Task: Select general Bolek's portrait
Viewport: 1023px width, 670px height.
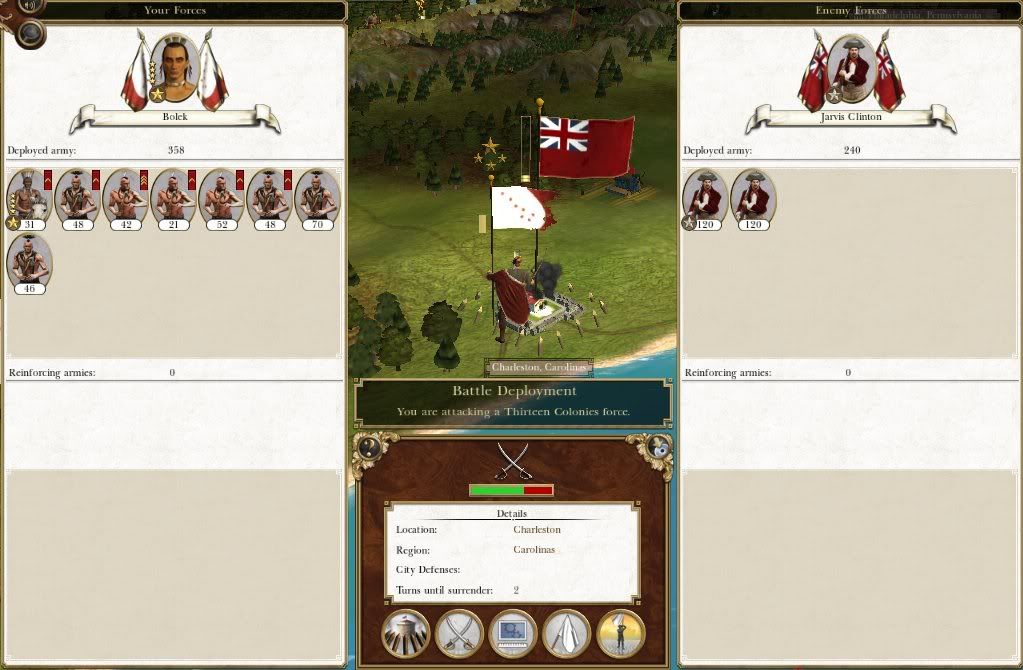Action: pos(175,68)
